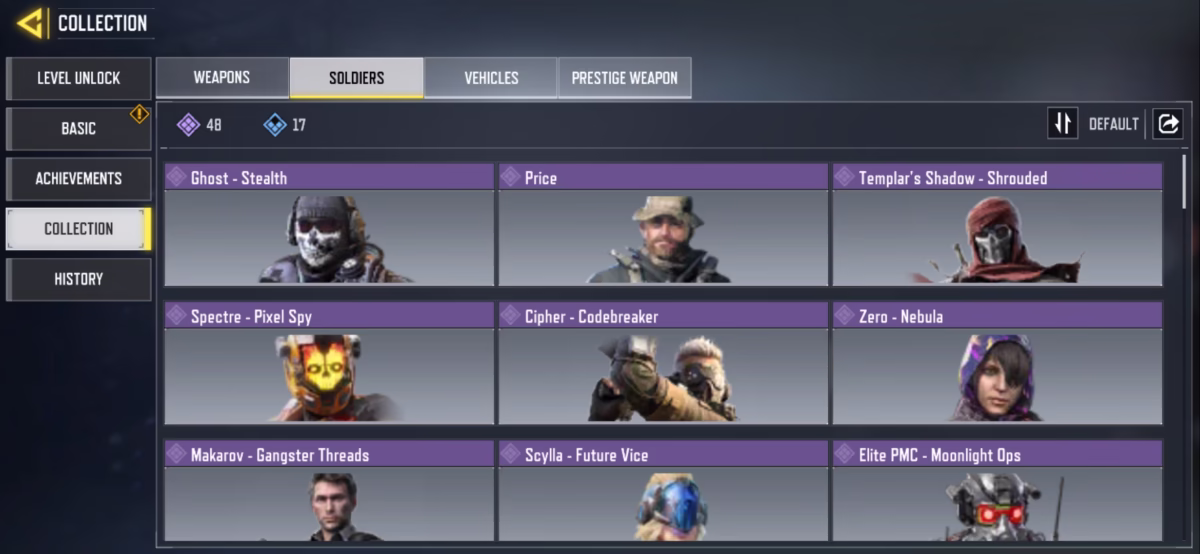Switch to the Weapons tab

point(222,77)
